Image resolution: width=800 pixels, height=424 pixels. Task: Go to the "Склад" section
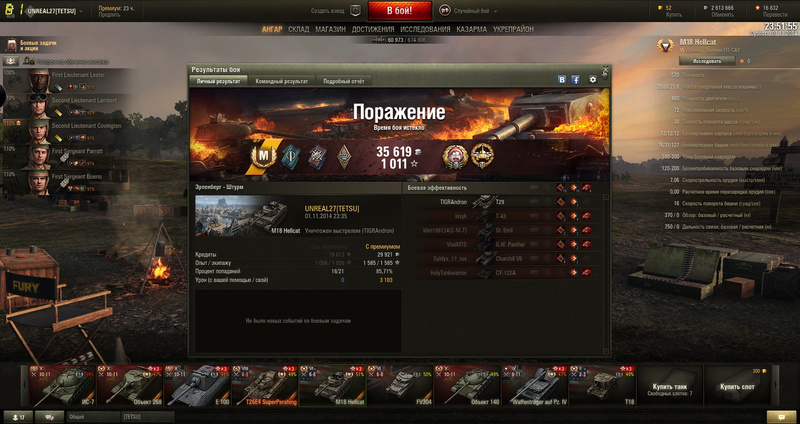[299, 29]
